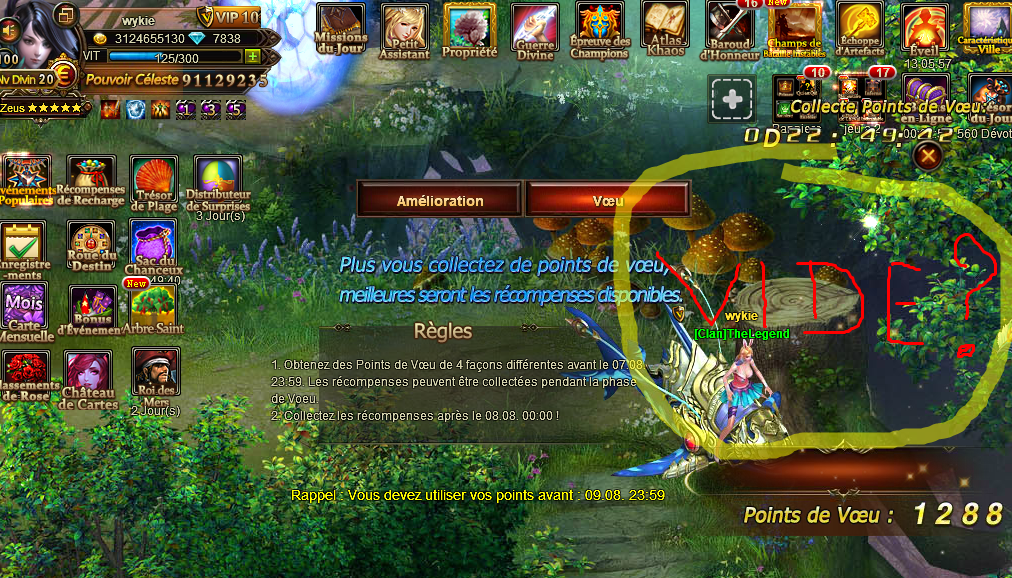Open the Vœu tab

608,200
